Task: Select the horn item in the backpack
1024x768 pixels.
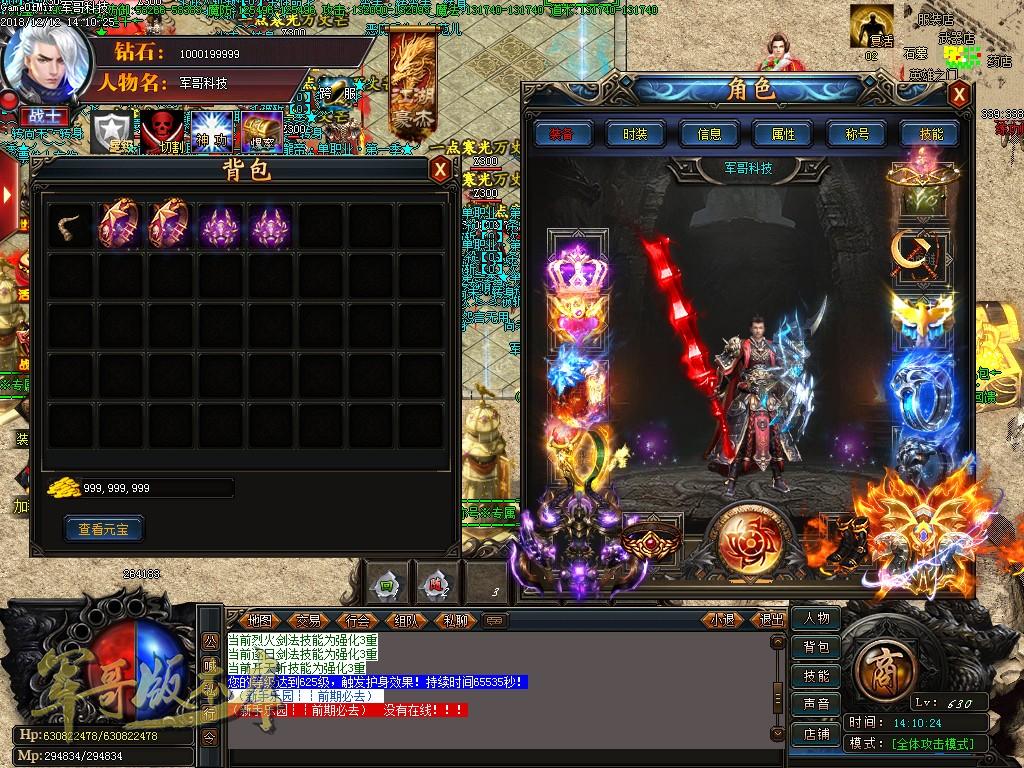Action: click(72, 226)
